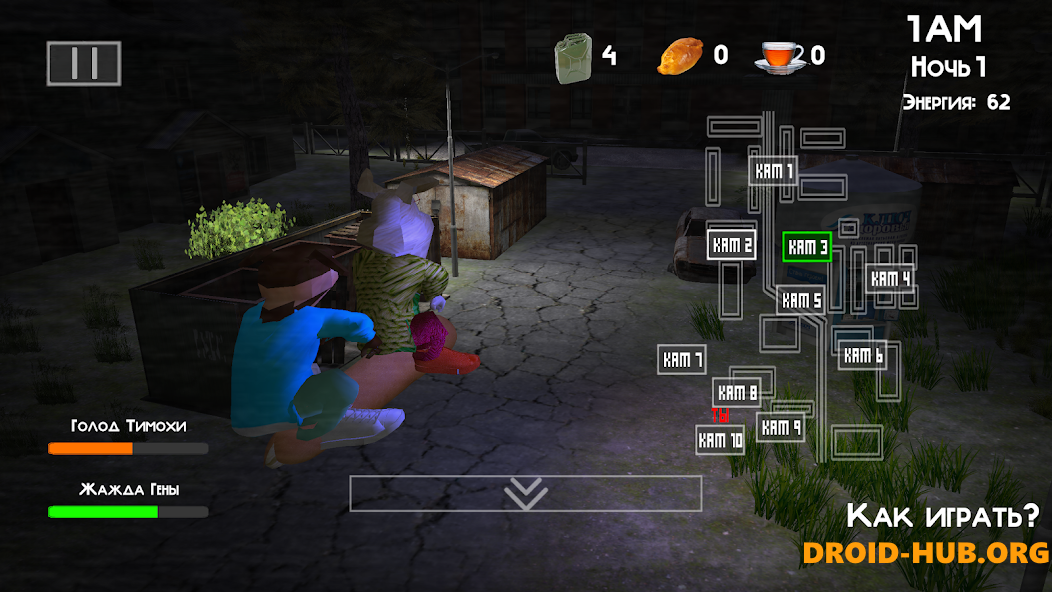
Task: Select camera Кам 6
Action: [862, 355]
